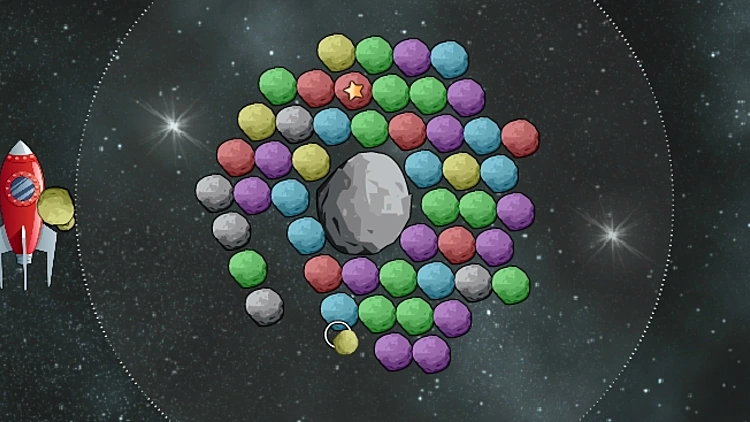Aim at the red asteroid with the star

[x=353, y=91]
